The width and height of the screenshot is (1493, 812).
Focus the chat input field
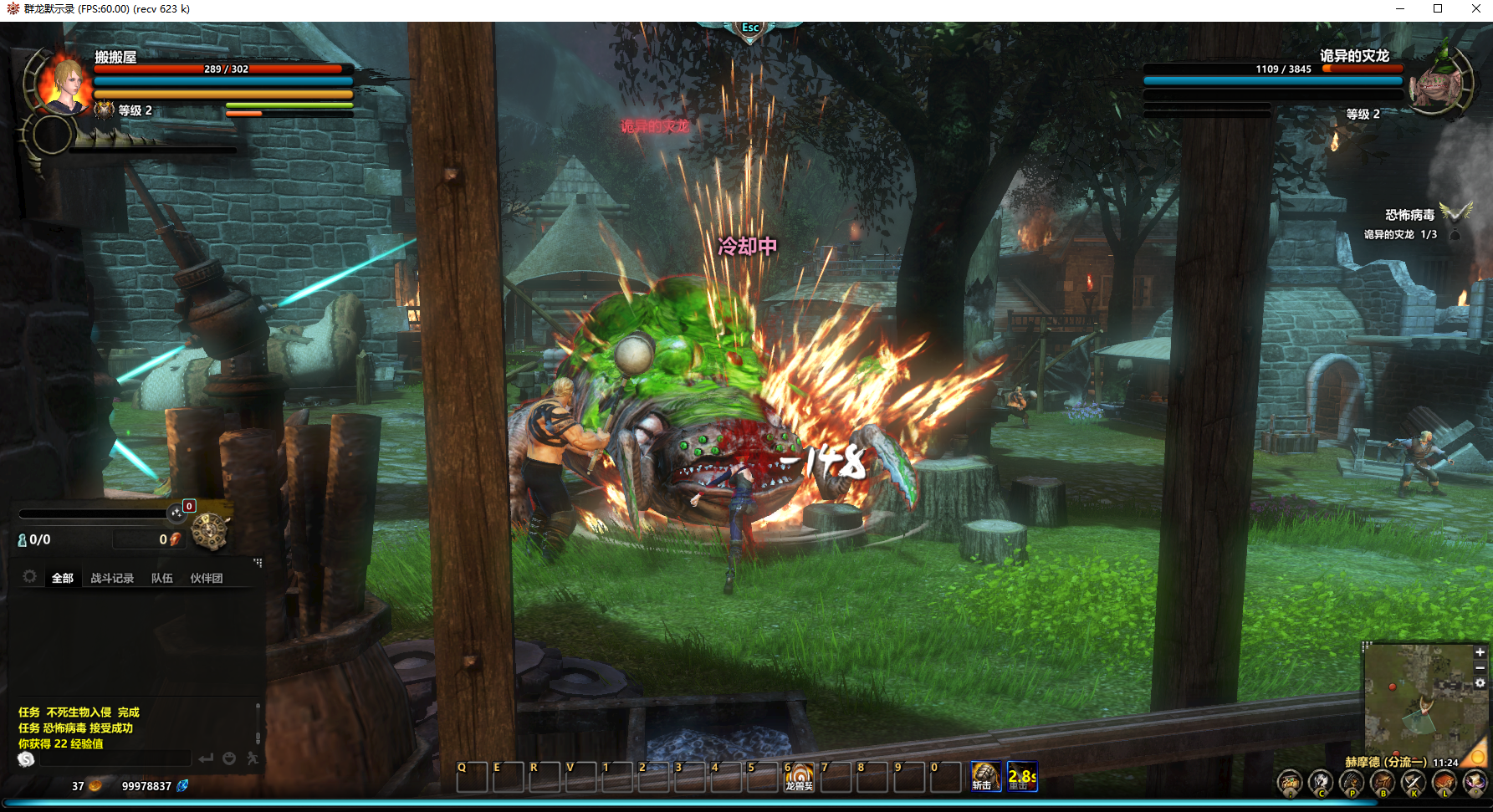tap(113, 758)
